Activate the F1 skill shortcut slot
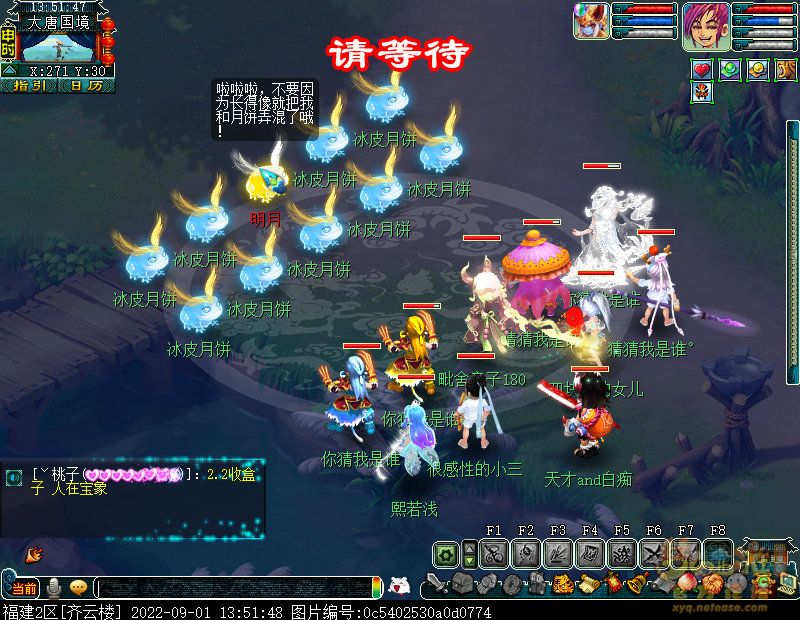The width and height of the screenshot is (800, 620). (494, 554)
